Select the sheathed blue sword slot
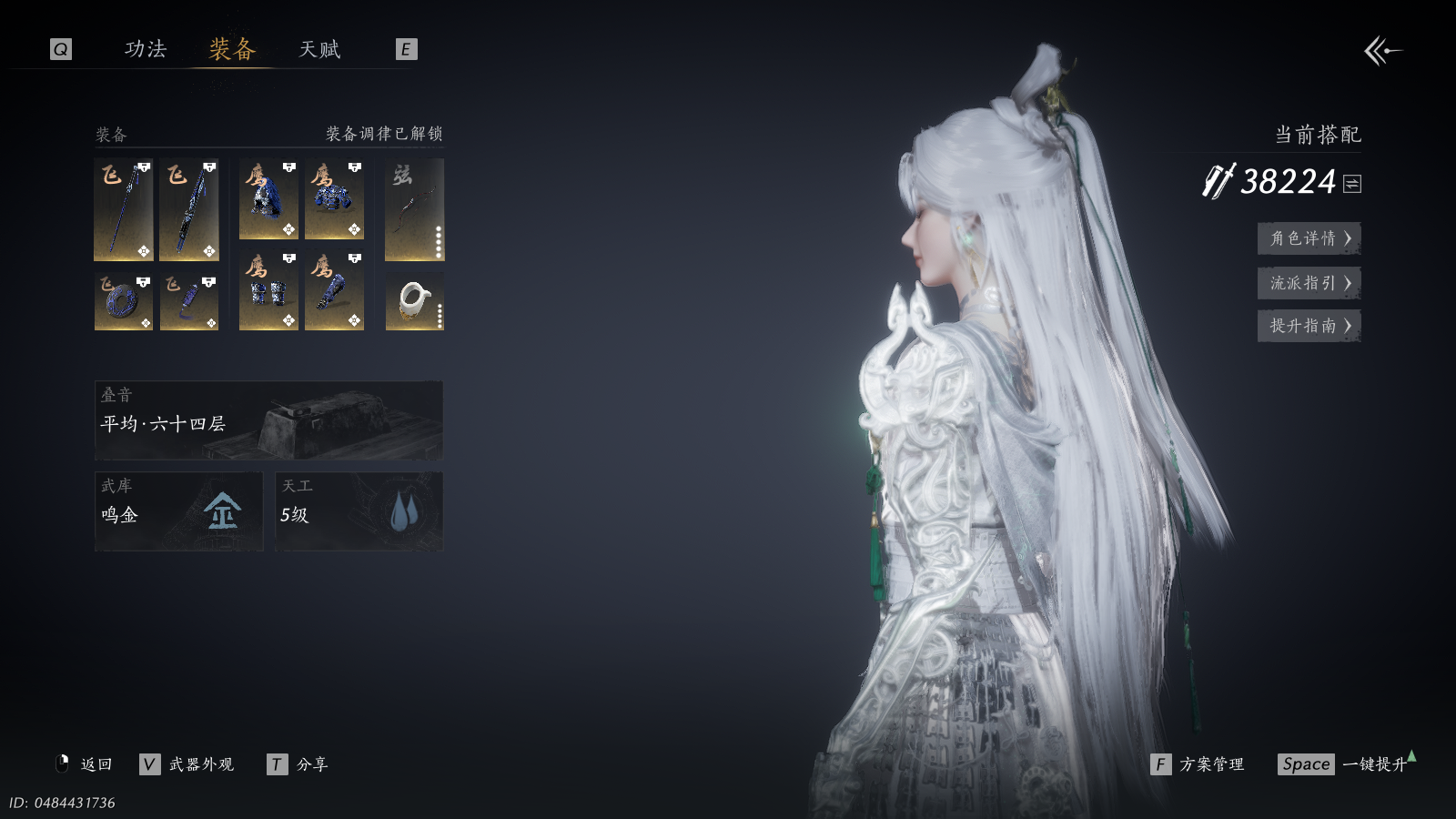This screenshot has width=1456, height=819. 189,210
